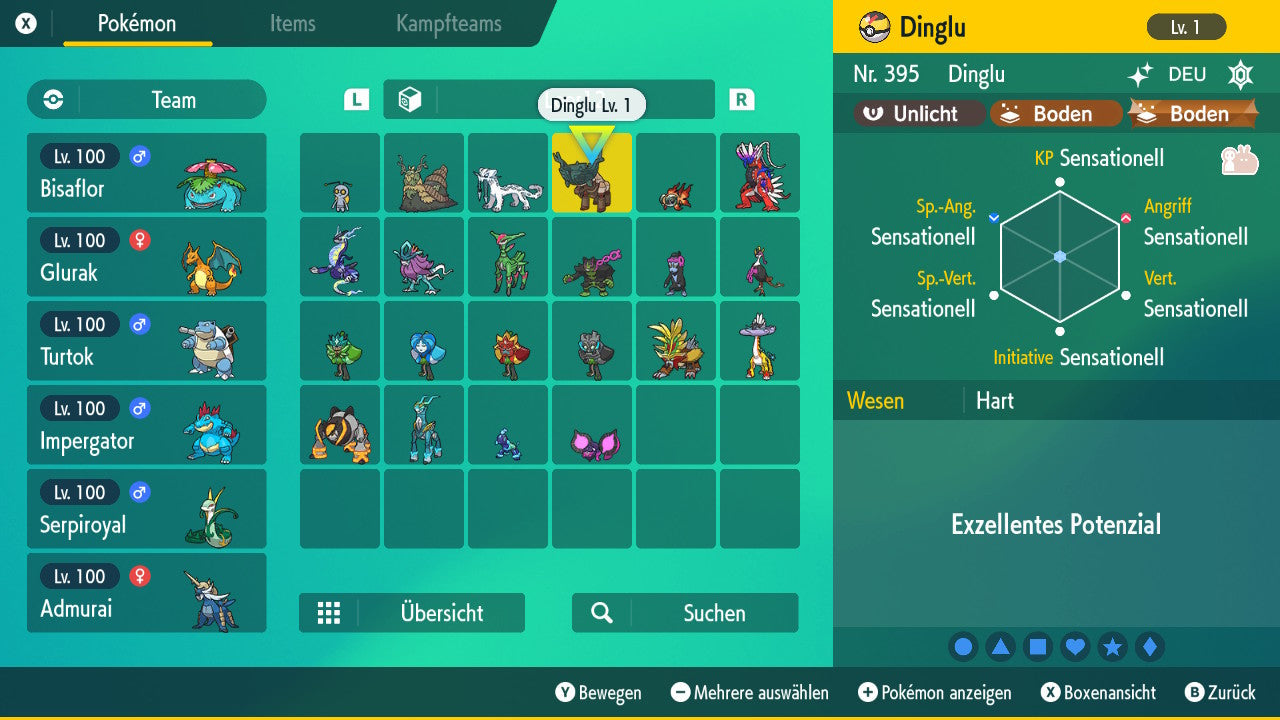This screenshot has width=1280, height=720.
Task: Click the emblem badge icon right of DEU
Action: 1240,74
